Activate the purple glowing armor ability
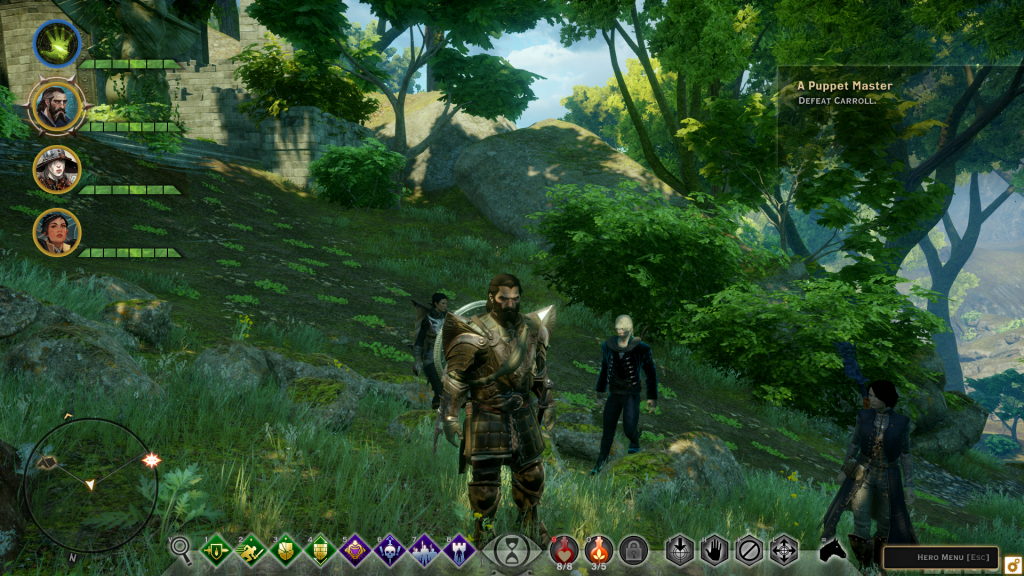 [355, 549]
